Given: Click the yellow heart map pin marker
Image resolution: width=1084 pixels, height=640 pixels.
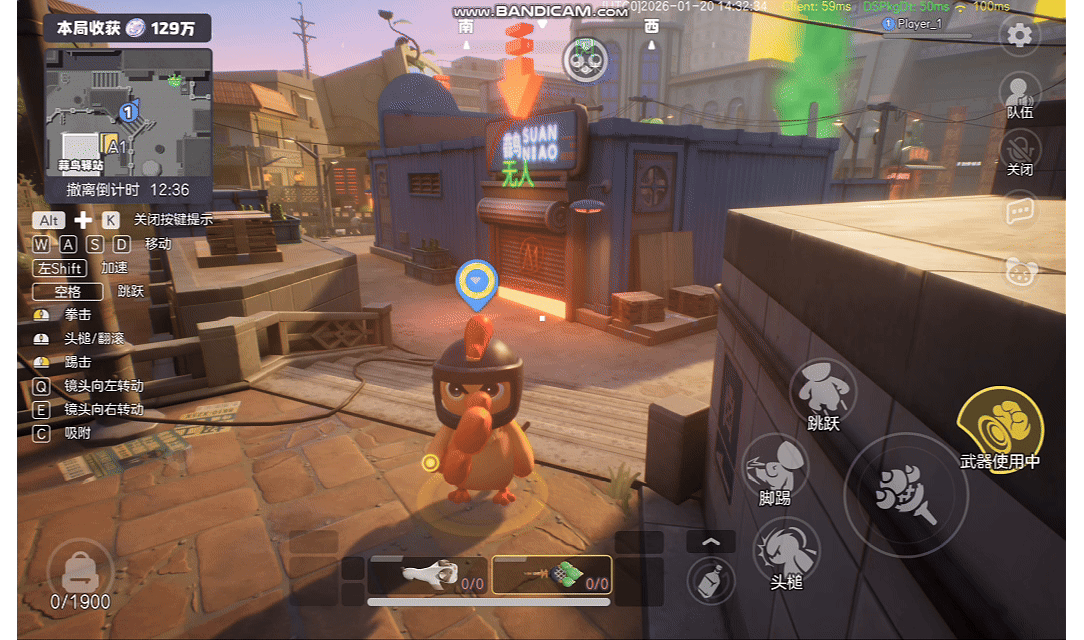Looking at the screenshot, I should click(476, 281).
